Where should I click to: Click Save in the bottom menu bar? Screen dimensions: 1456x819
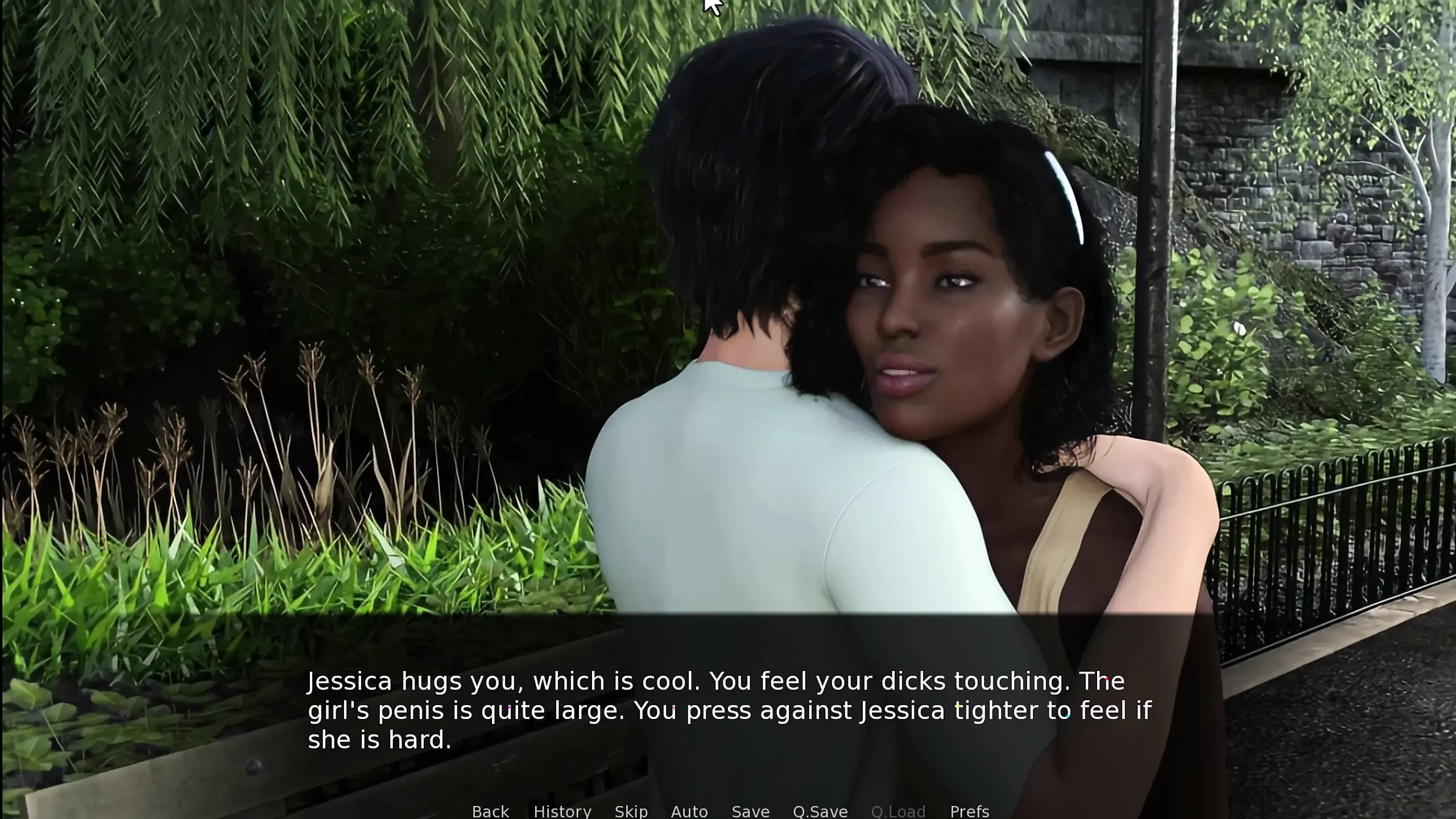pyautogui.click(x=750, y=812)
